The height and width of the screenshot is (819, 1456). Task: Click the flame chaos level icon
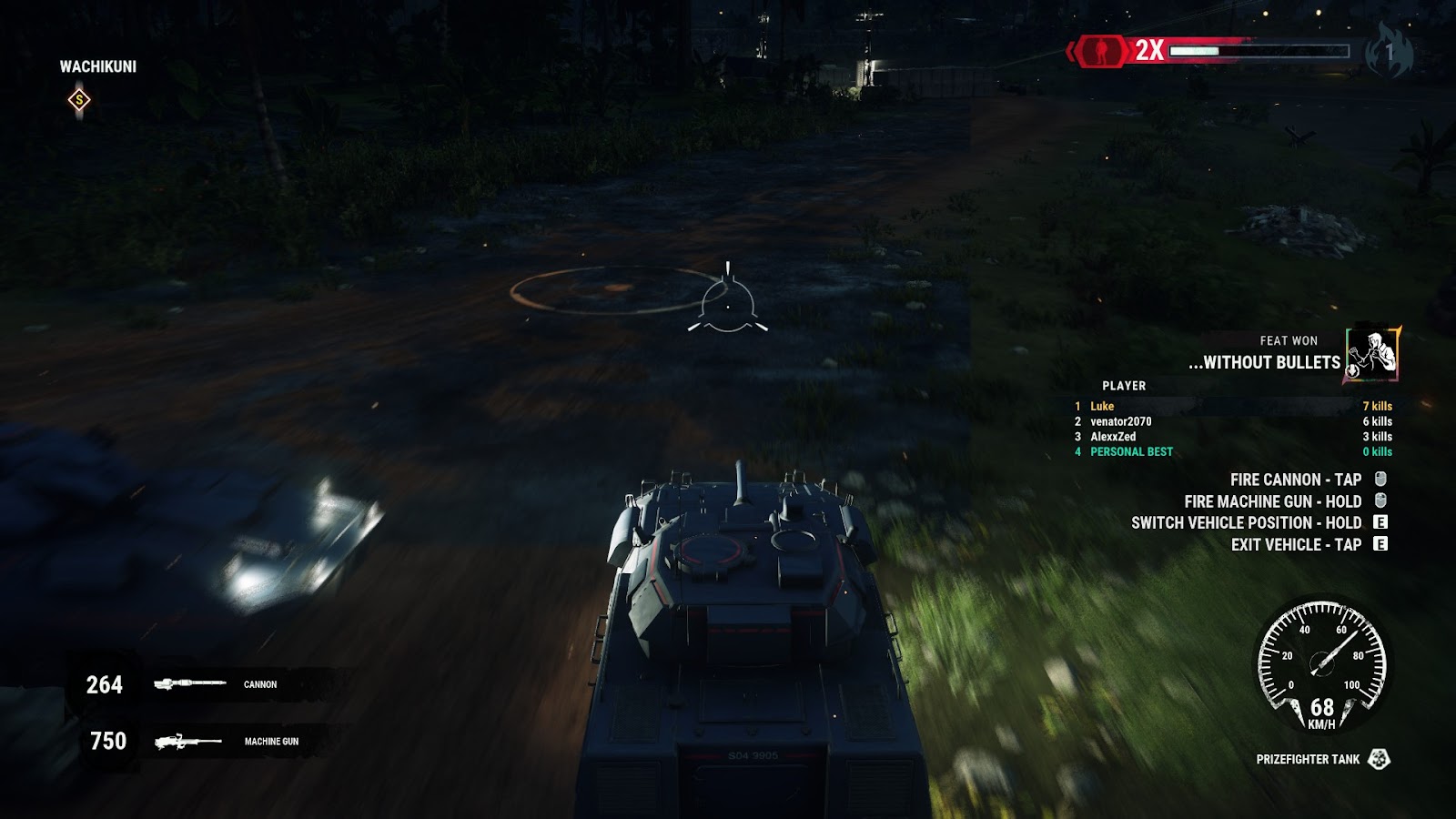[x=1389, y=51]
